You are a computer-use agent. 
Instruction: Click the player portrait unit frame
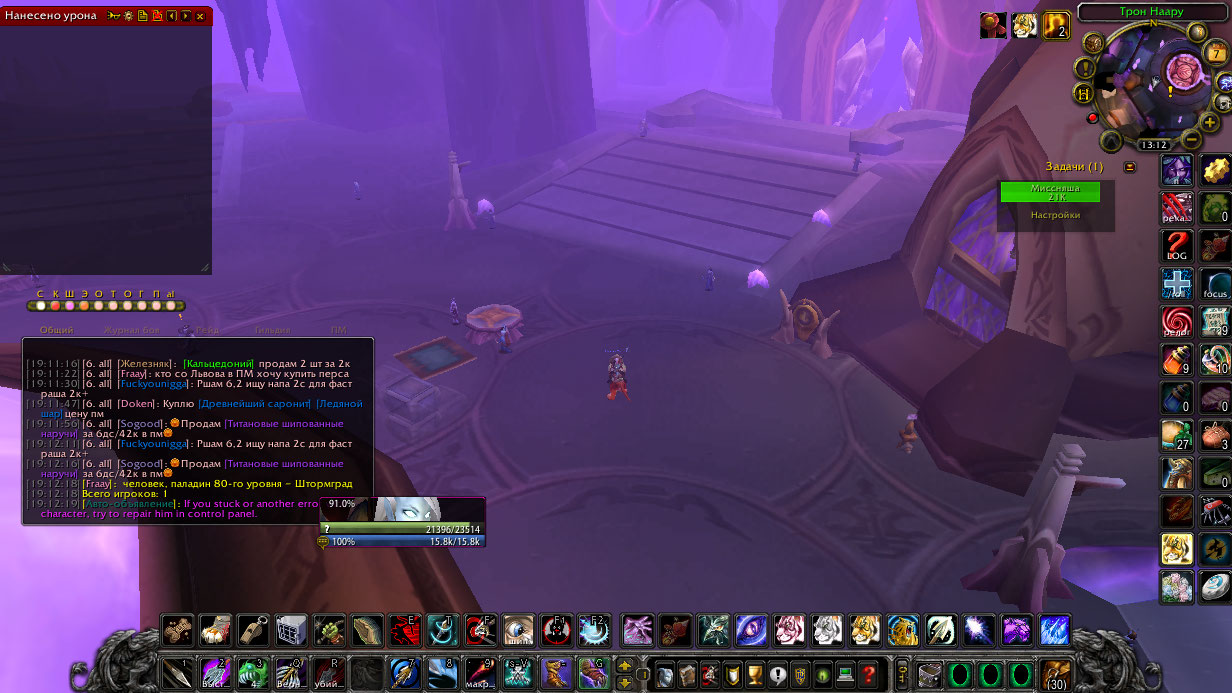tap(403, 508)
